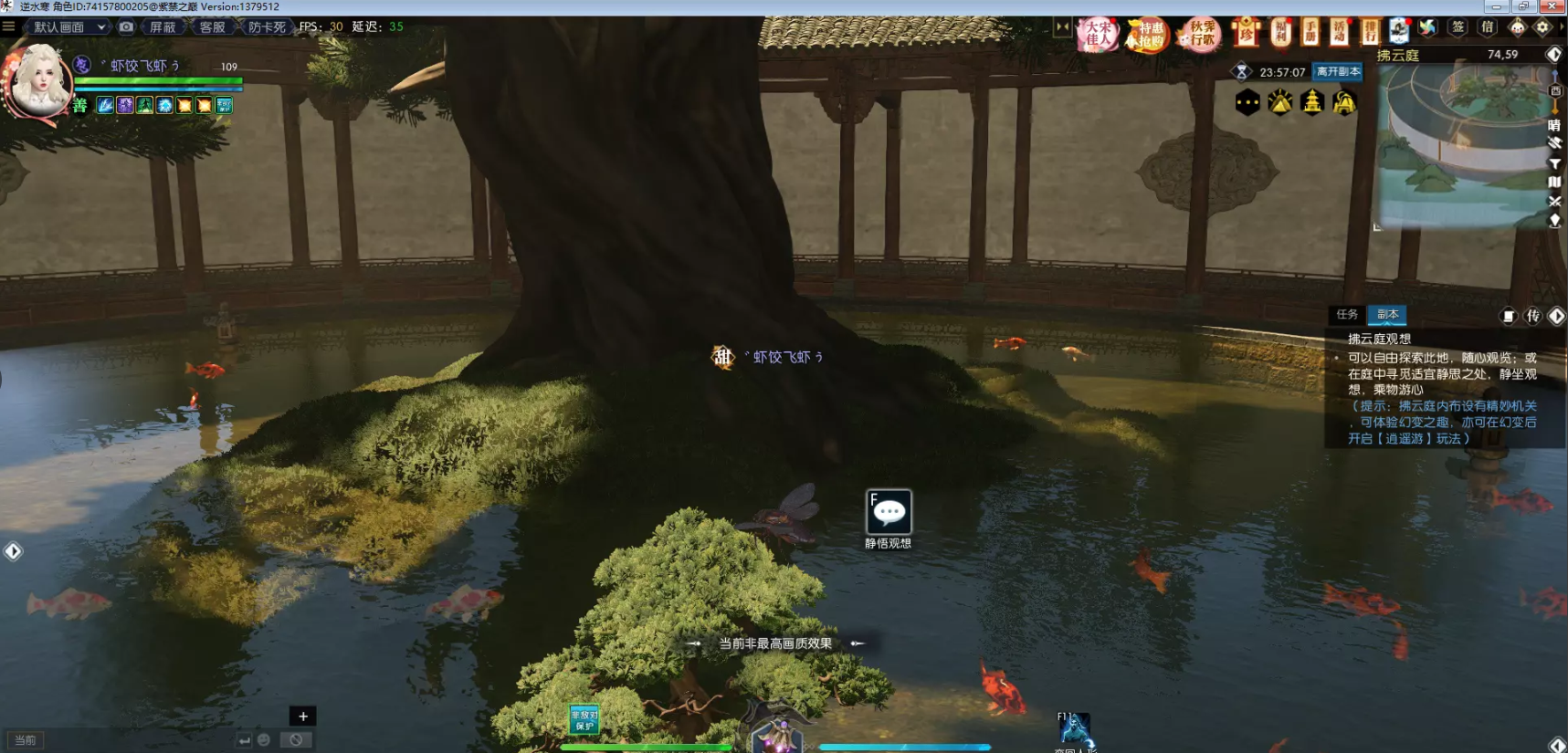Activate the 防卡死 unstuck button

point(266,27)
